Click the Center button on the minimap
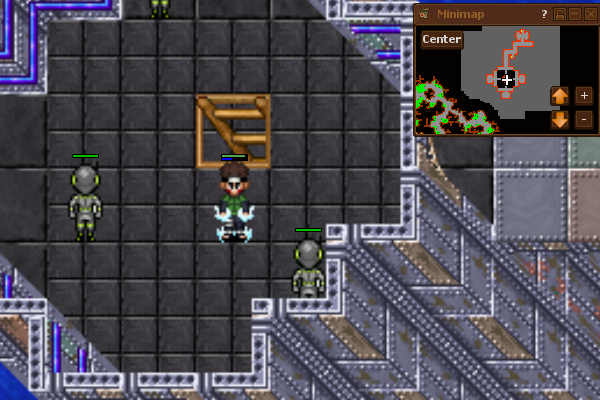The width and height of the screenshot is (600, 400). click(x=441, y=39)
